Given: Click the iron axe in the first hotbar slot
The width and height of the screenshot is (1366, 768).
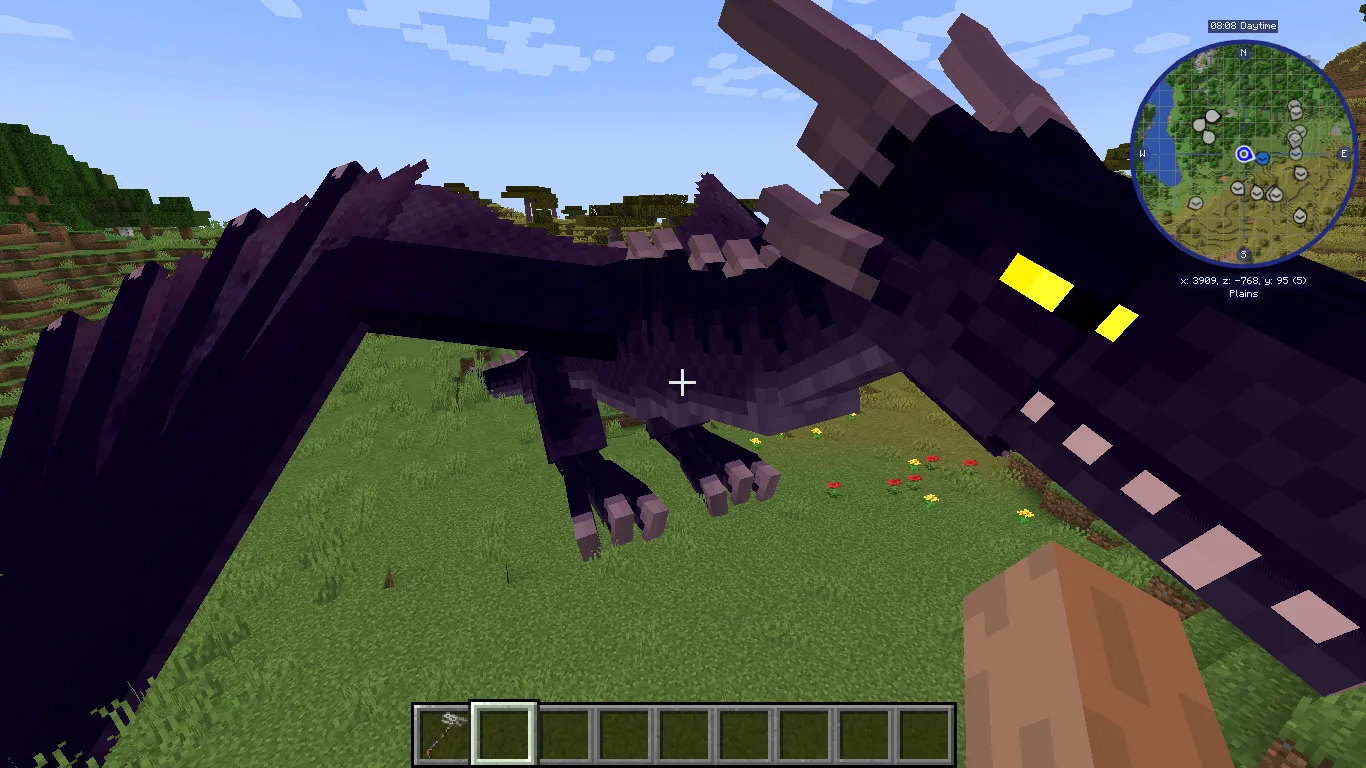Looking at the screenshot, I should point(443,732).
